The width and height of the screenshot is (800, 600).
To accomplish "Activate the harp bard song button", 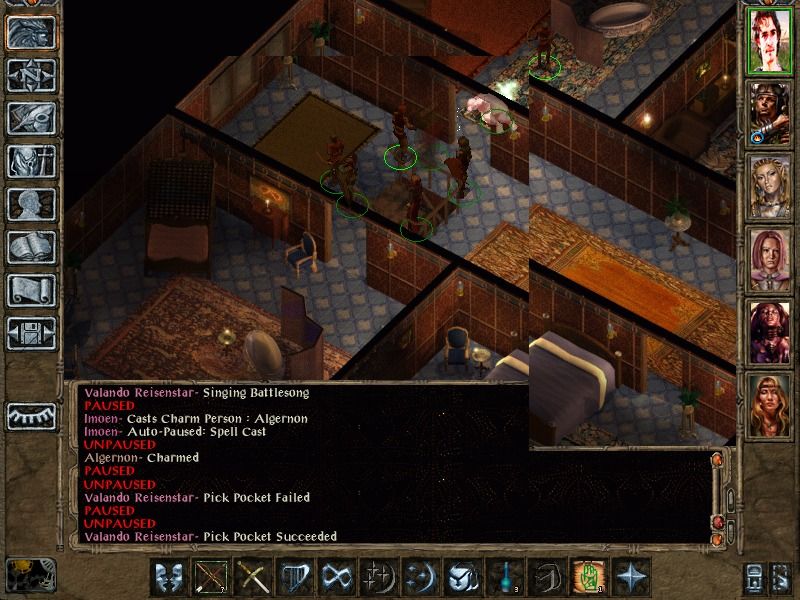I will pos(293,578).
